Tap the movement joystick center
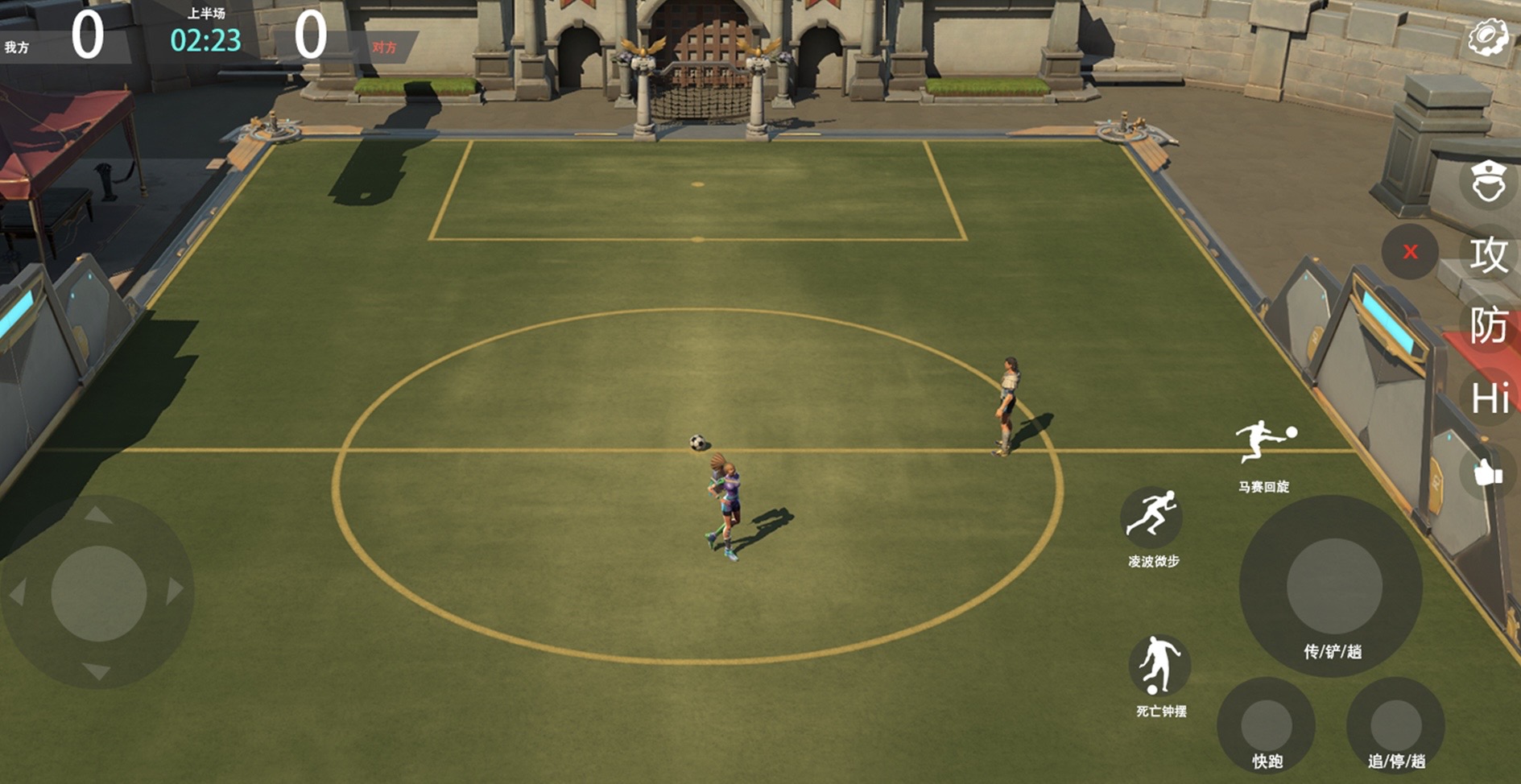Image resolution: width=1521 pixels, height=784 pixels. pyautogui.click(x=98, y=593)
